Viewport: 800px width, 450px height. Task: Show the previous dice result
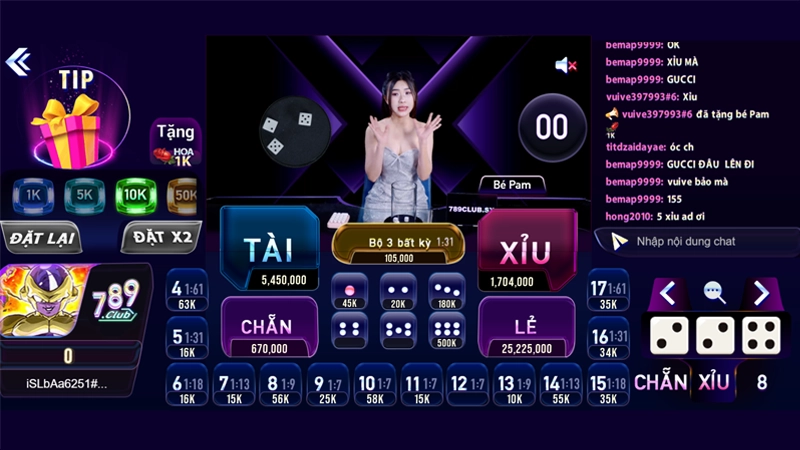pyautogui.click(x=668, y=293)
